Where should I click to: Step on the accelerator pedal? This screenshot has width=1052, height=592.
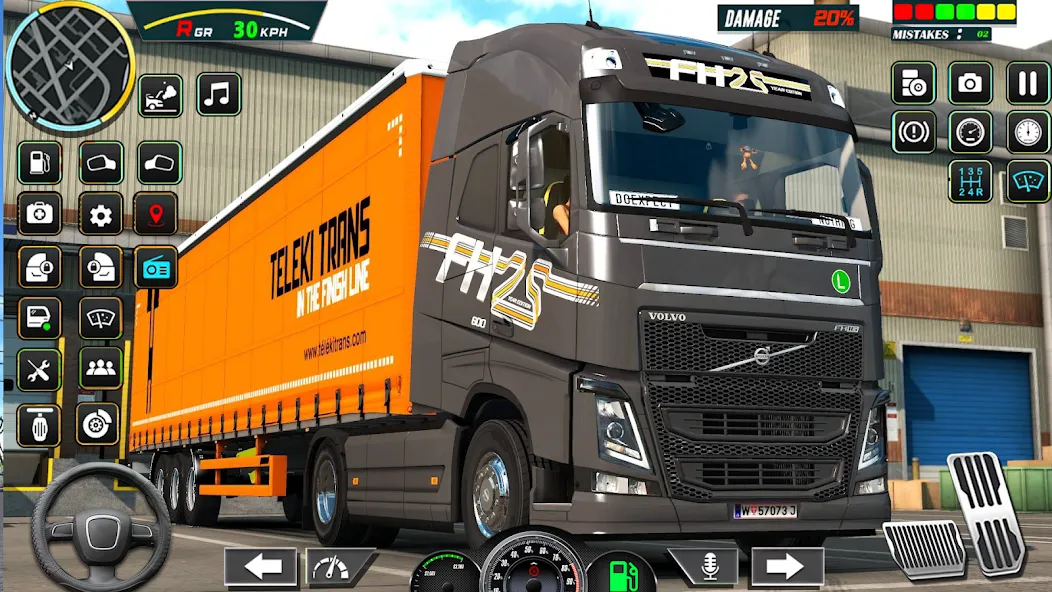click(987, 511)
